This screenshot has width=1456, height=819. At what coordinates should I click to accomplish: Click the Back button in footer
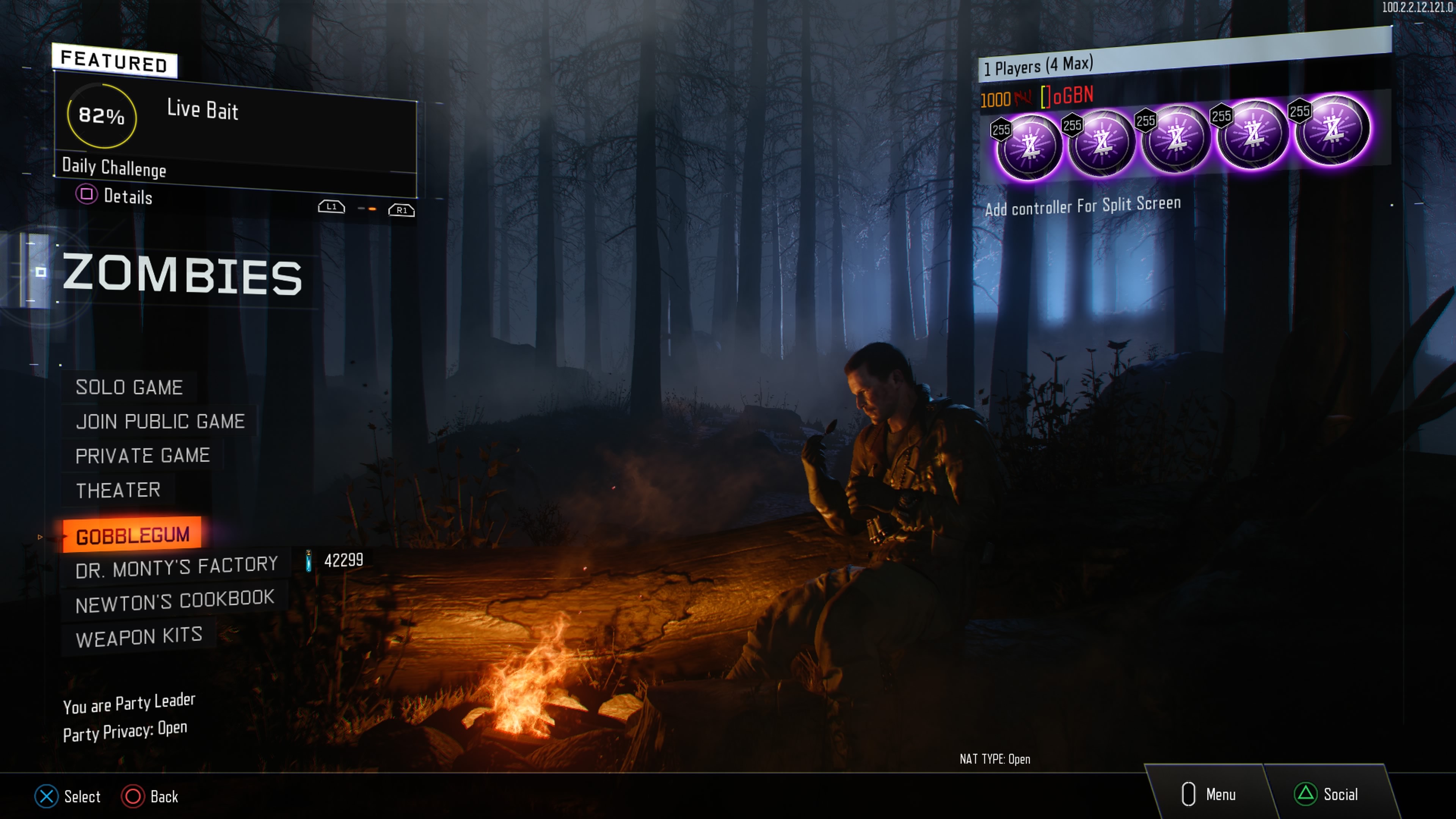[151, 796]
